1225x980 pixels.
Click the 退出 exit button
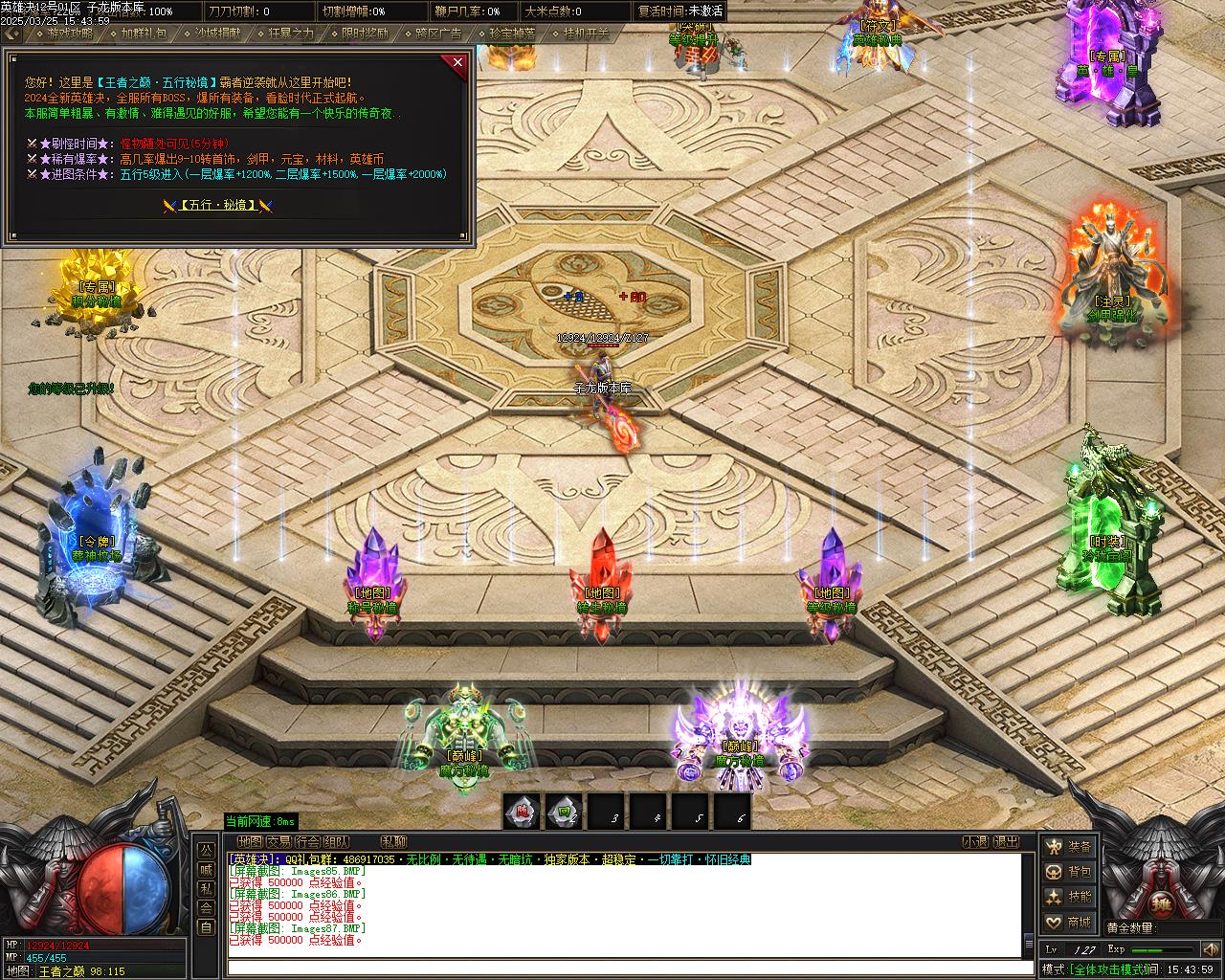(1006, 842)
